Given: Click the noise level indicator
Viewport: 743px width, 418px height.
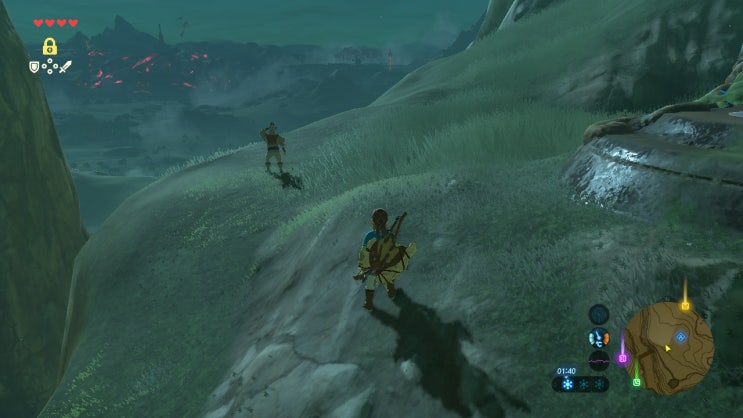Looking at the screenshot, I should click(599, 361).
